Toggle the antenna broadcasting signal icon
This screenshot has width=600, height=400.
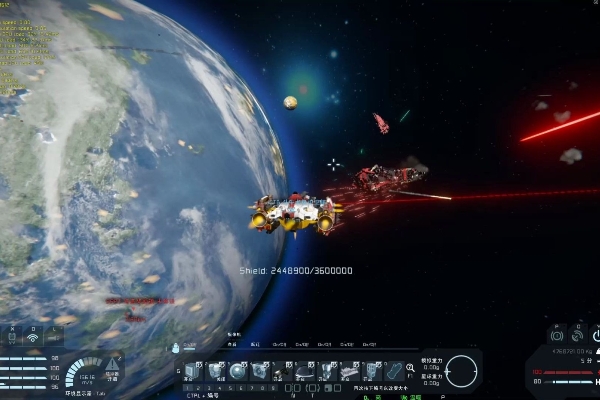pos(31,339)
